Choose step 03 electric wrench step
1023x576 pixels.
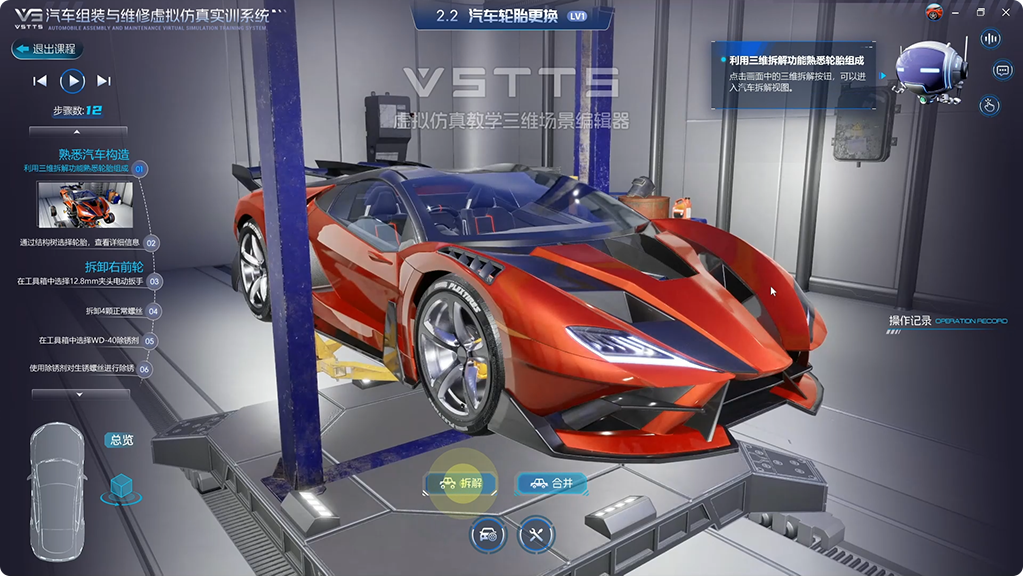(x=154, y=282)
